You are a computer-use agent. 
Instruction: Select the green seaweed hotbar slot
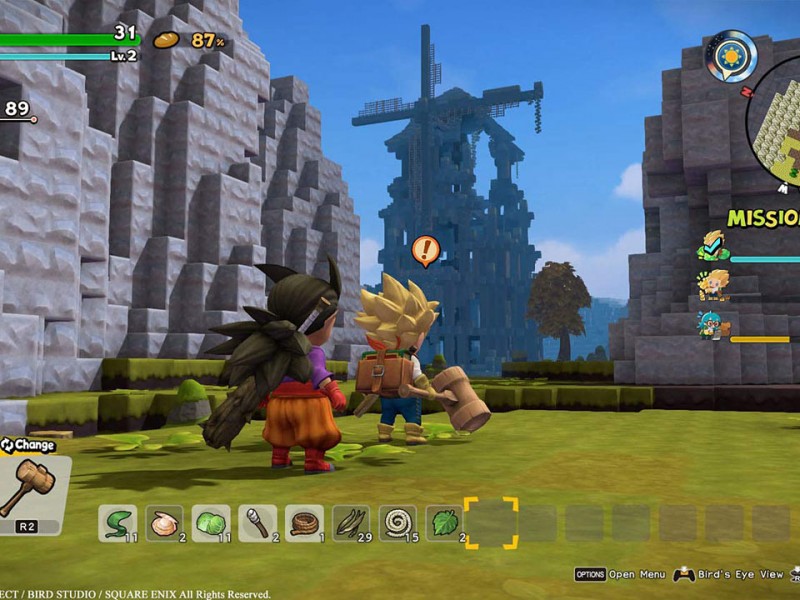click(117, 523)
